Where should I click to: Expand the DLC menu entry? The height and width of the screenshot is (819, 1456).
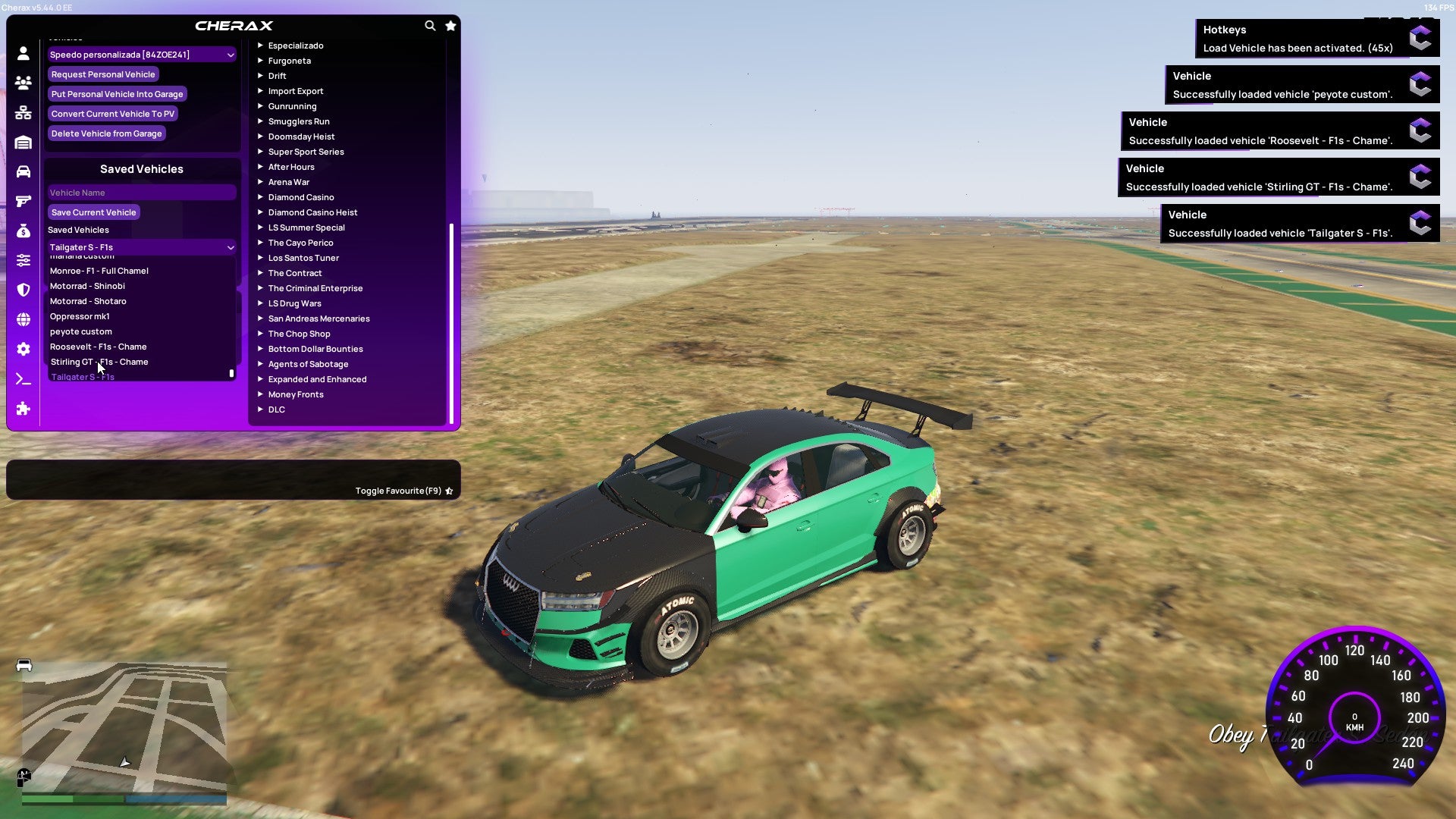(x=276, y=409)
